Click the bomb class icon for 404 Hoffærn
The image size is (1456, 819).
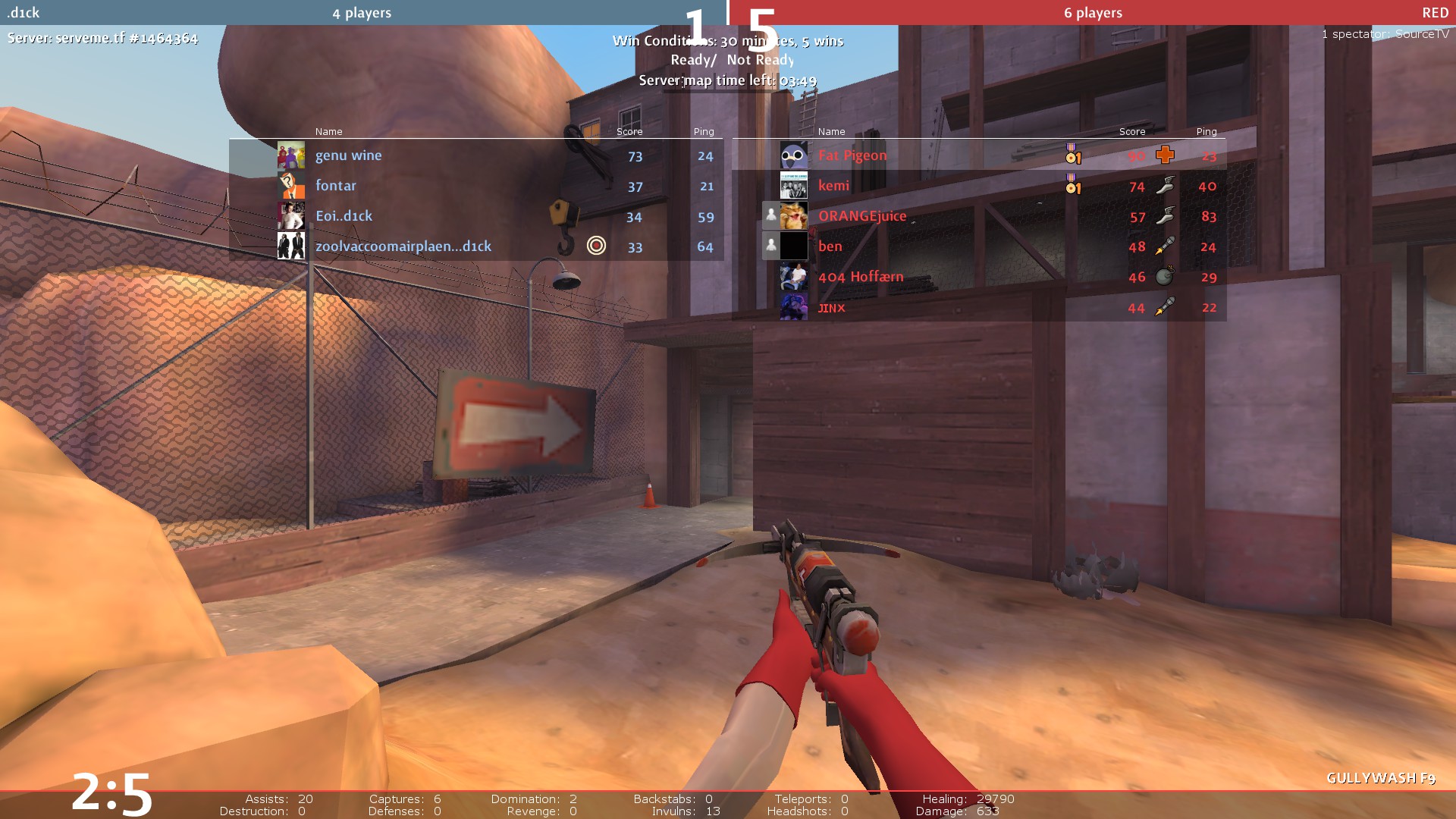1165,276
